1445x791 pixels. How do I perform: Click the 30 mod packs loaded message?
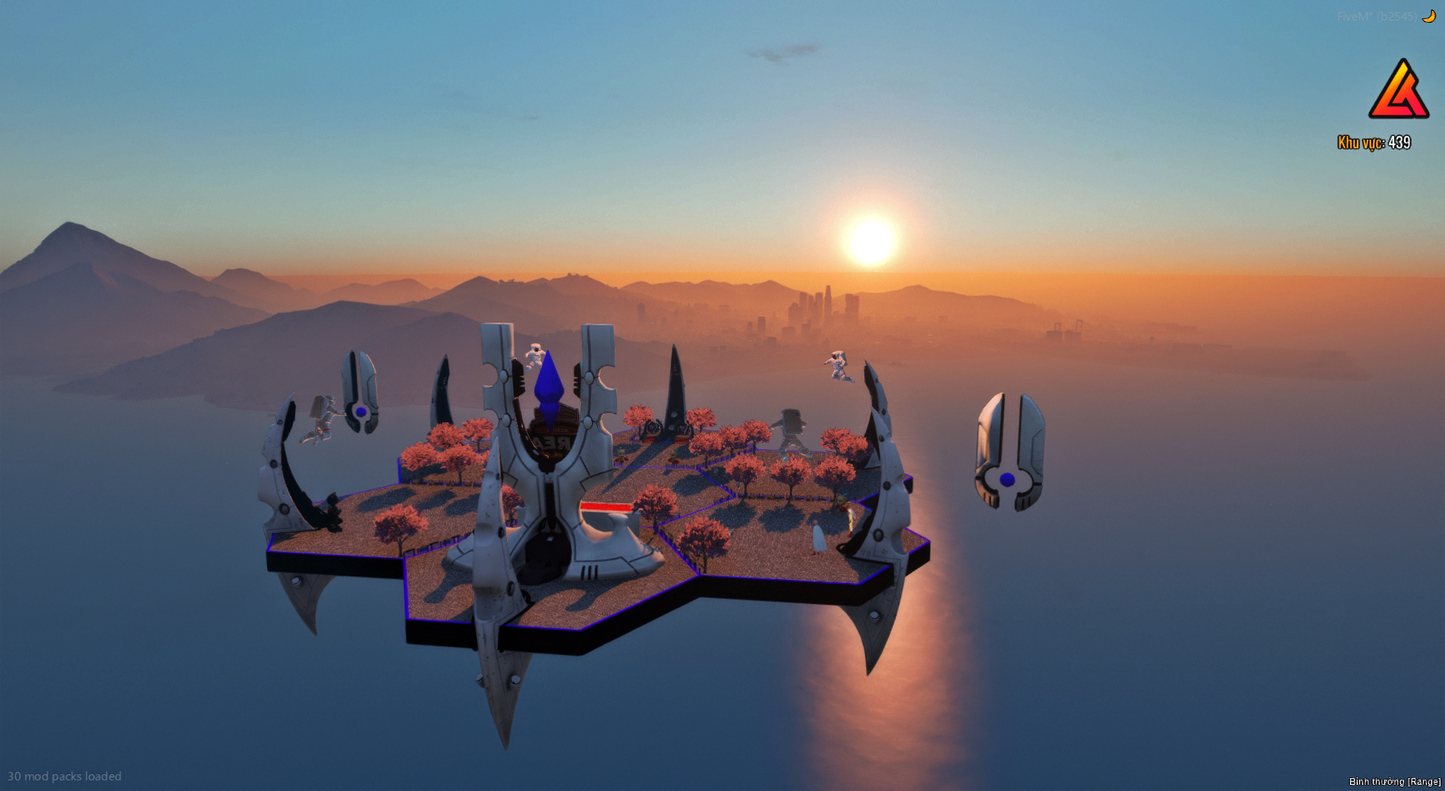click(x=64, y=776)
